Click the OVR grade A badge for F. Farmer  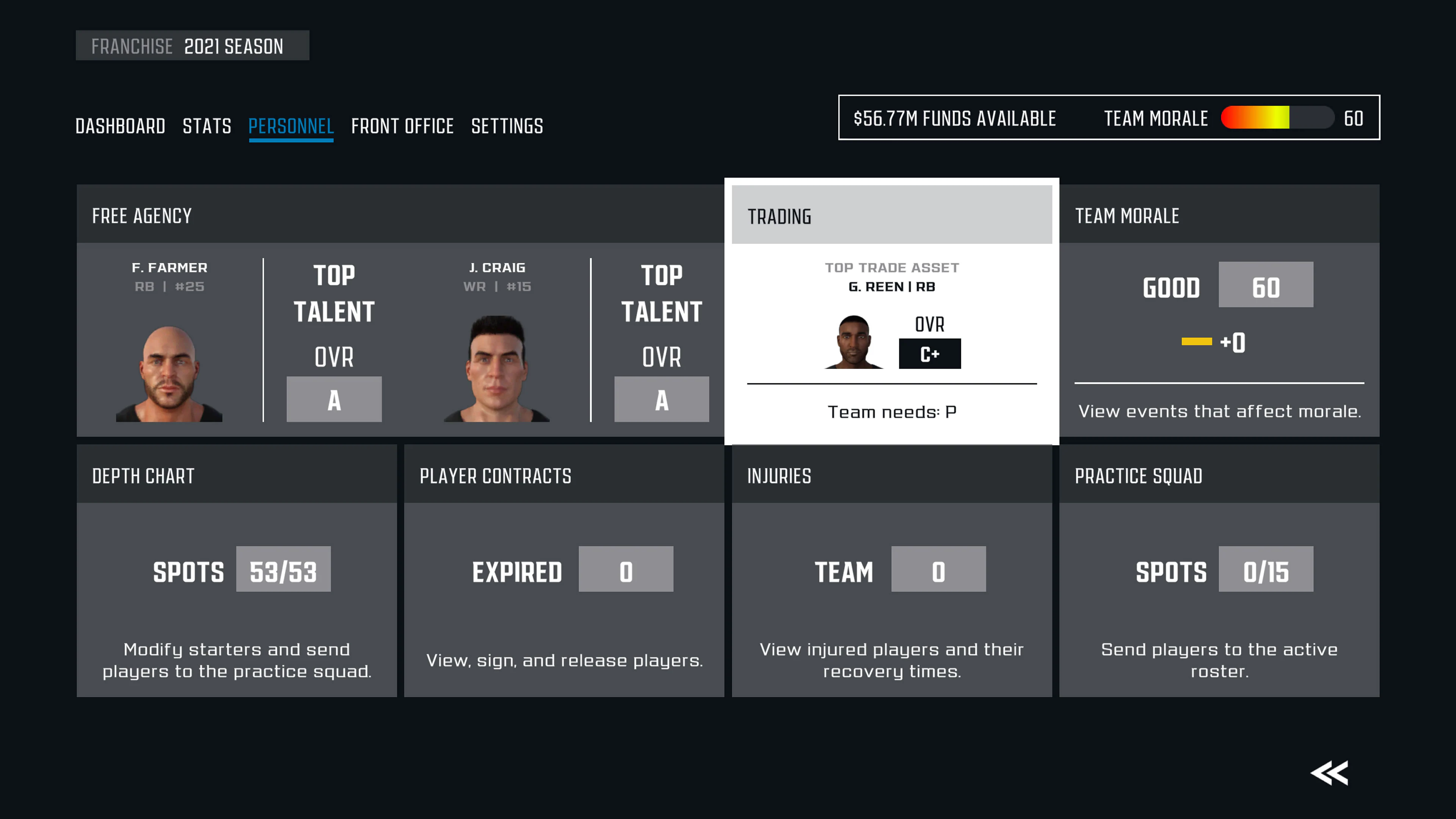pyautogui.click(x=334, y=399)
